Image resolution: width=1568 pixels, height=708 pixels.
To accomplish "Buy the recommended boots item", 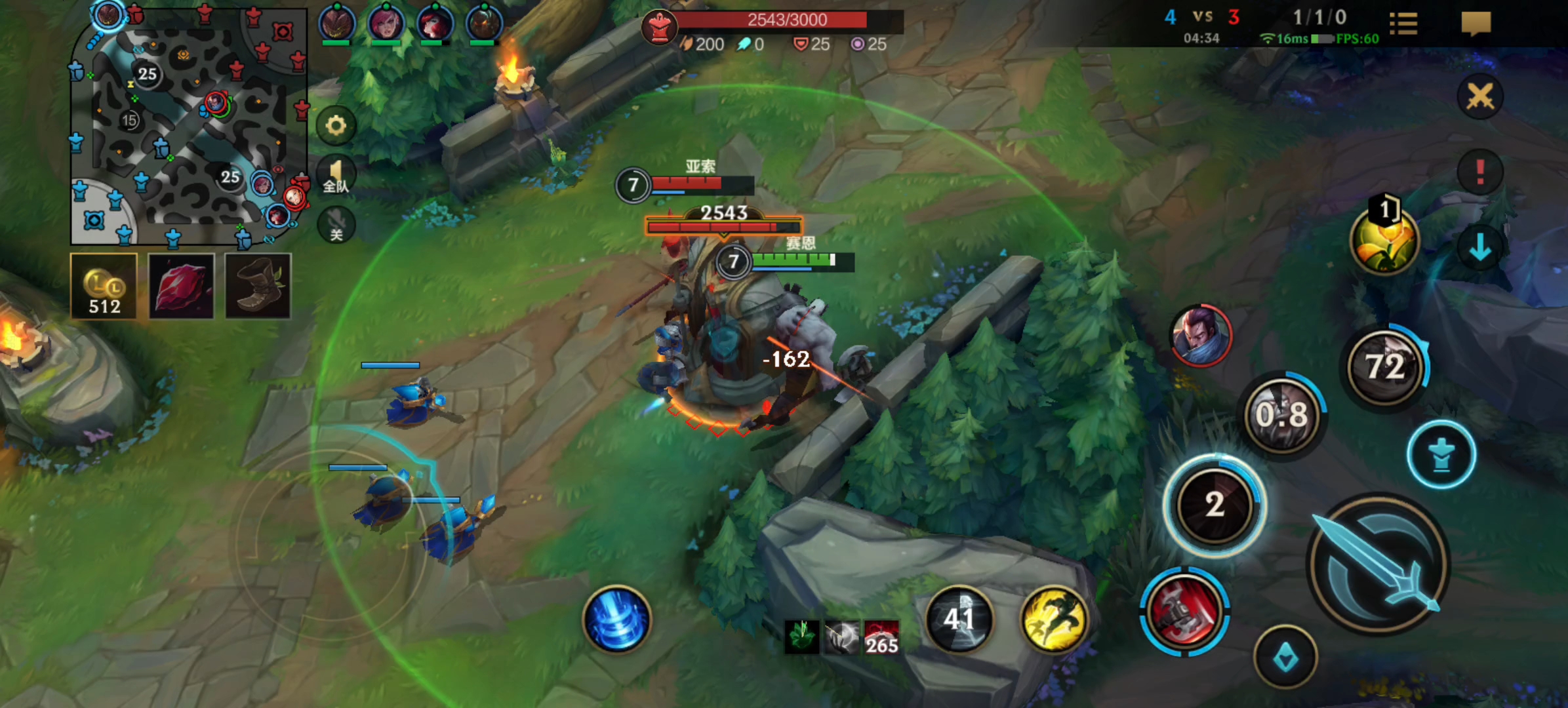I will 258,286.
